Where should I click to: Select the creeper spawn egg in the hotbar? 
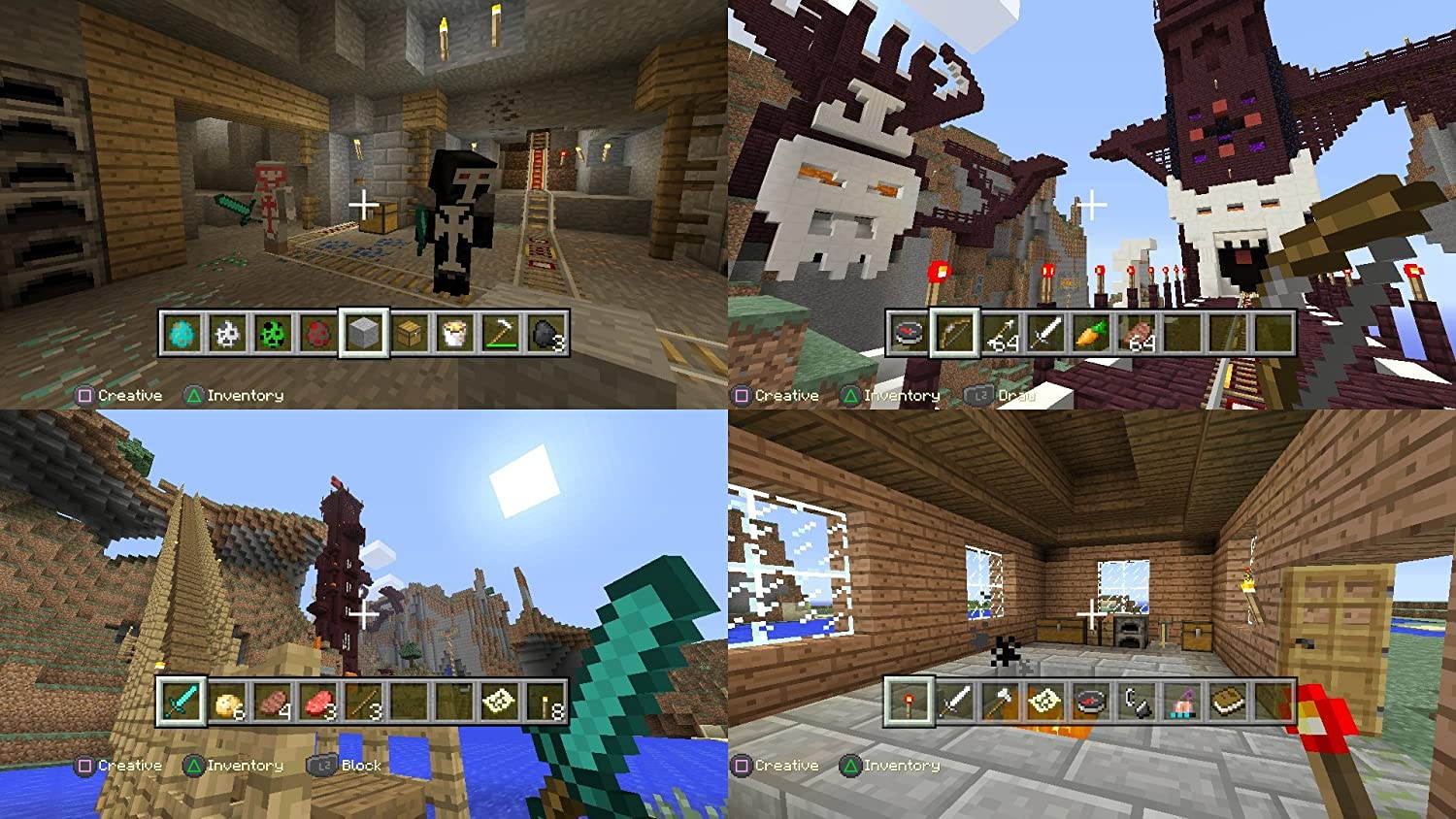273,336
